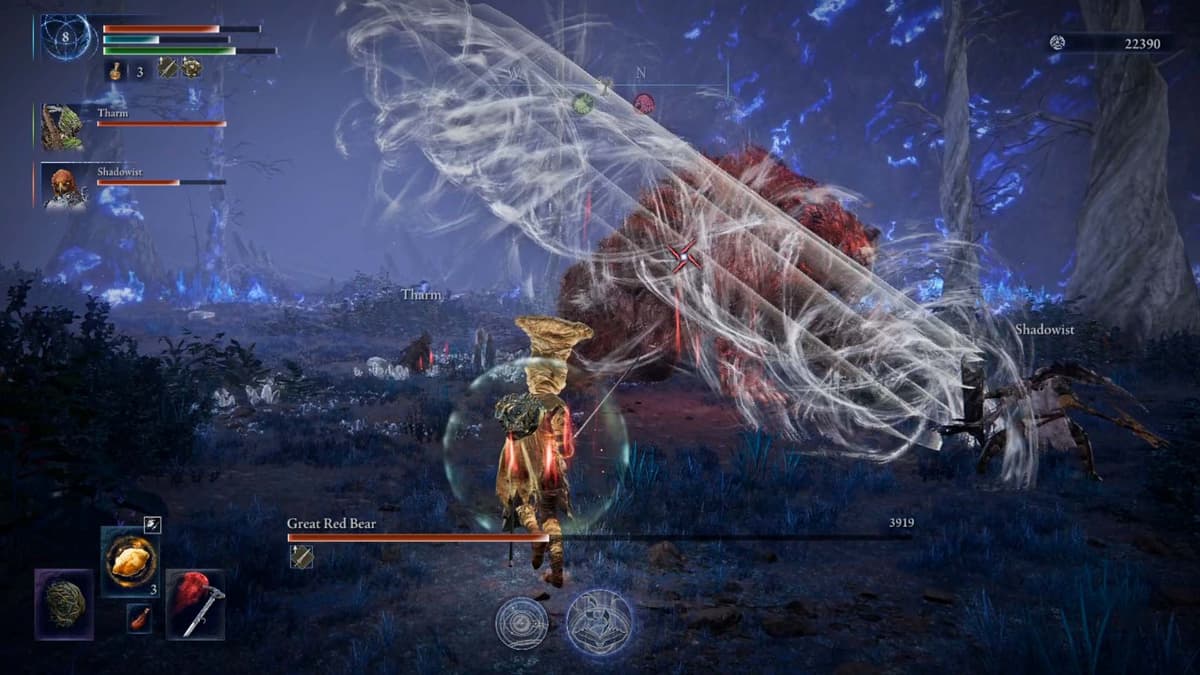Click the red teammate marker on compass
1200x675 pixels.
point(643,103)
